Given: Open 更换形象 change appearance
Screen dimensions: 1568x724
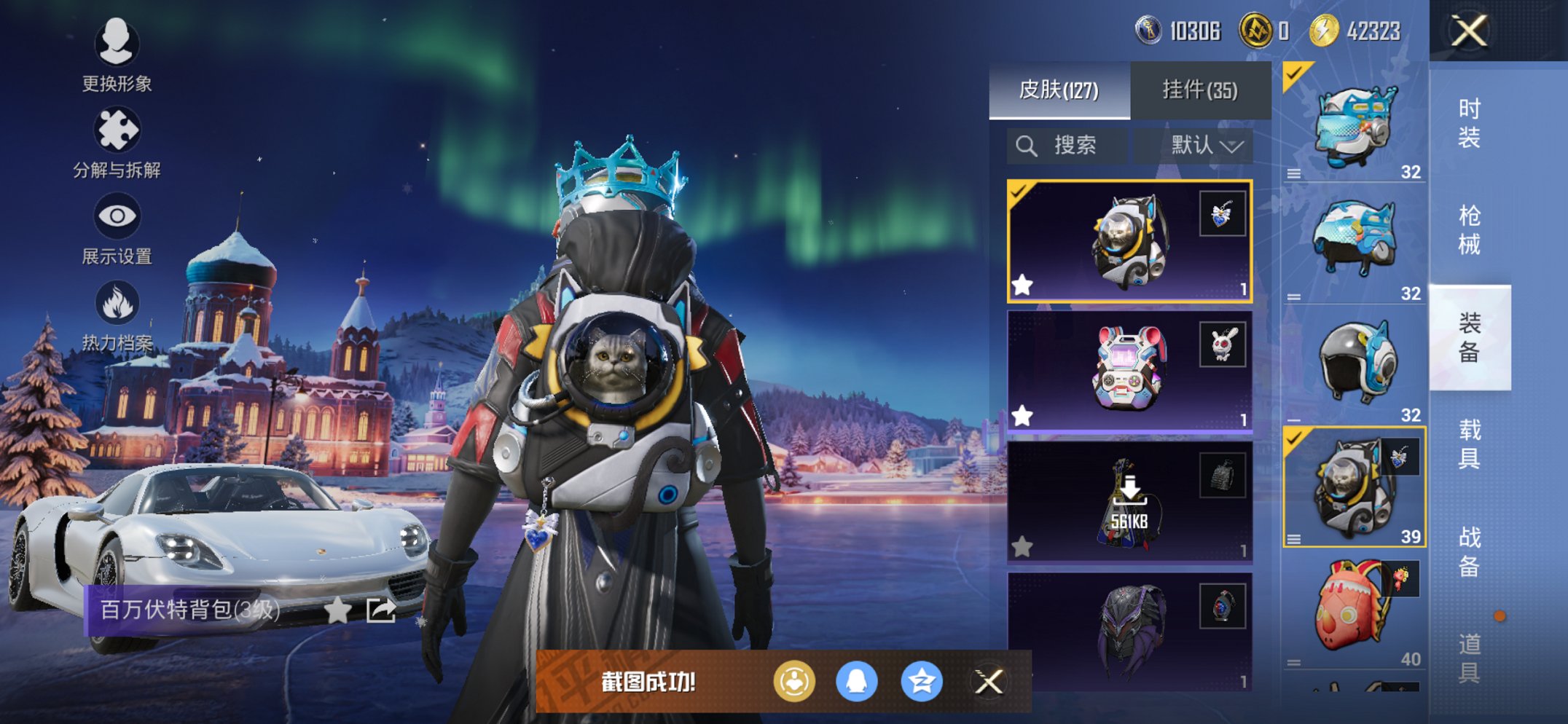Looking at the screenshot, I should click(x=117, y=55).
